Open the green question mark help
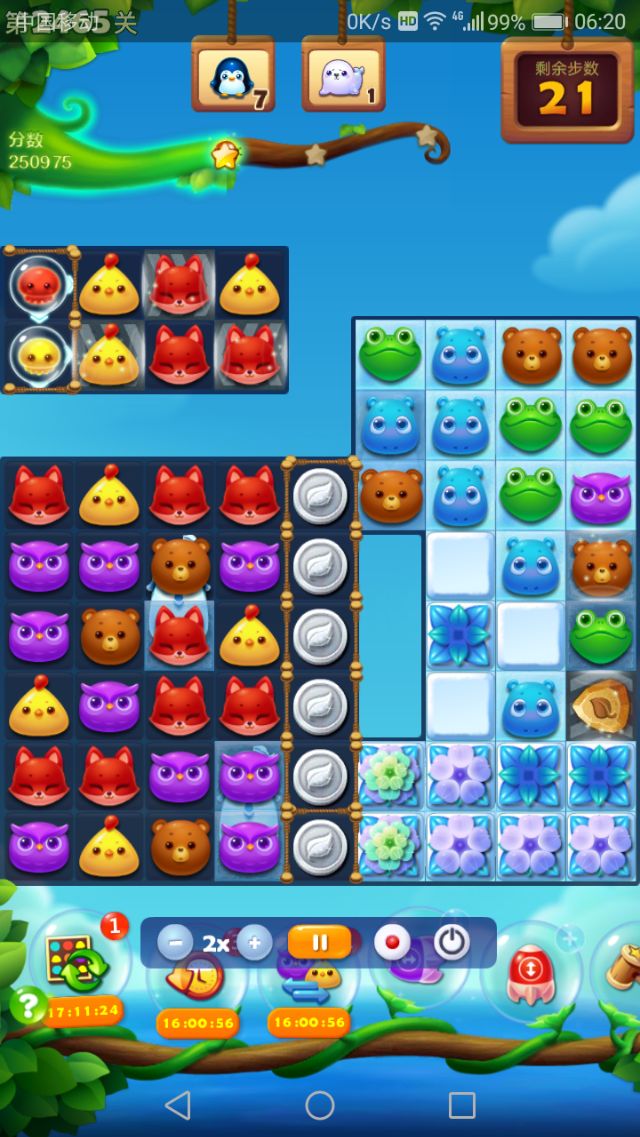640x1137 pixels. [x=27, y=1003]
